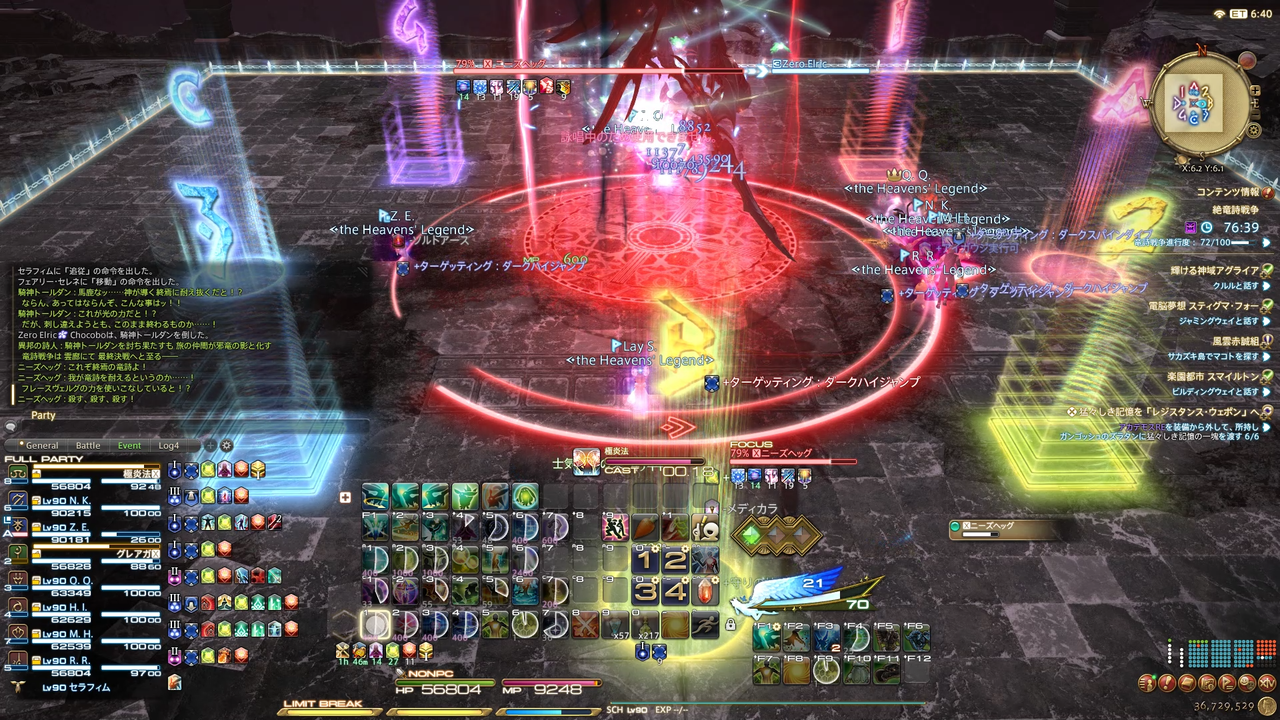Add a new chat tab with the plus button
1280x720 pixels.
211,446
